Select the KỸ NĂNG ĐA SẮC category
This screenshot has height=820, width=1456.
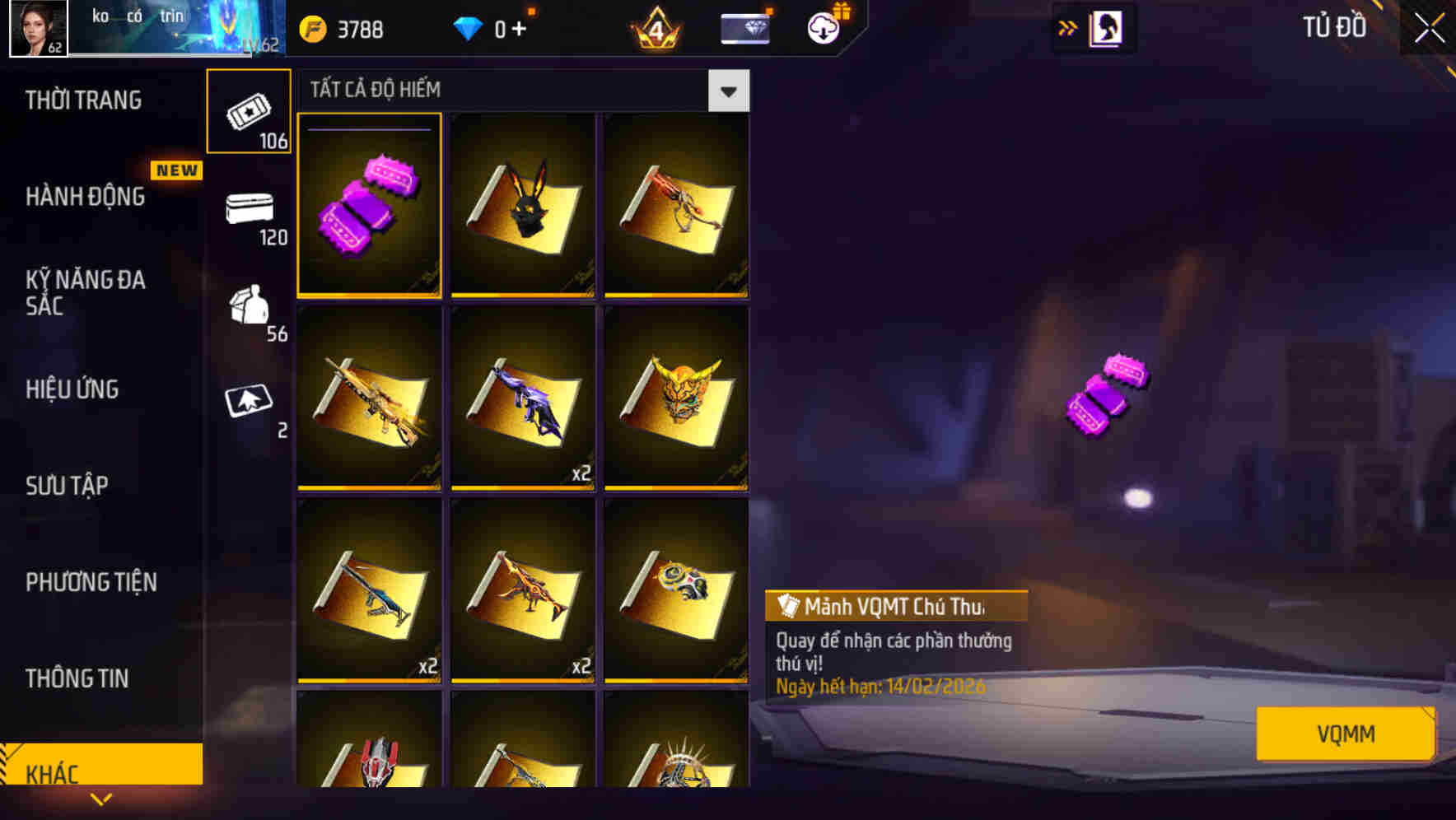click(86, 293)
